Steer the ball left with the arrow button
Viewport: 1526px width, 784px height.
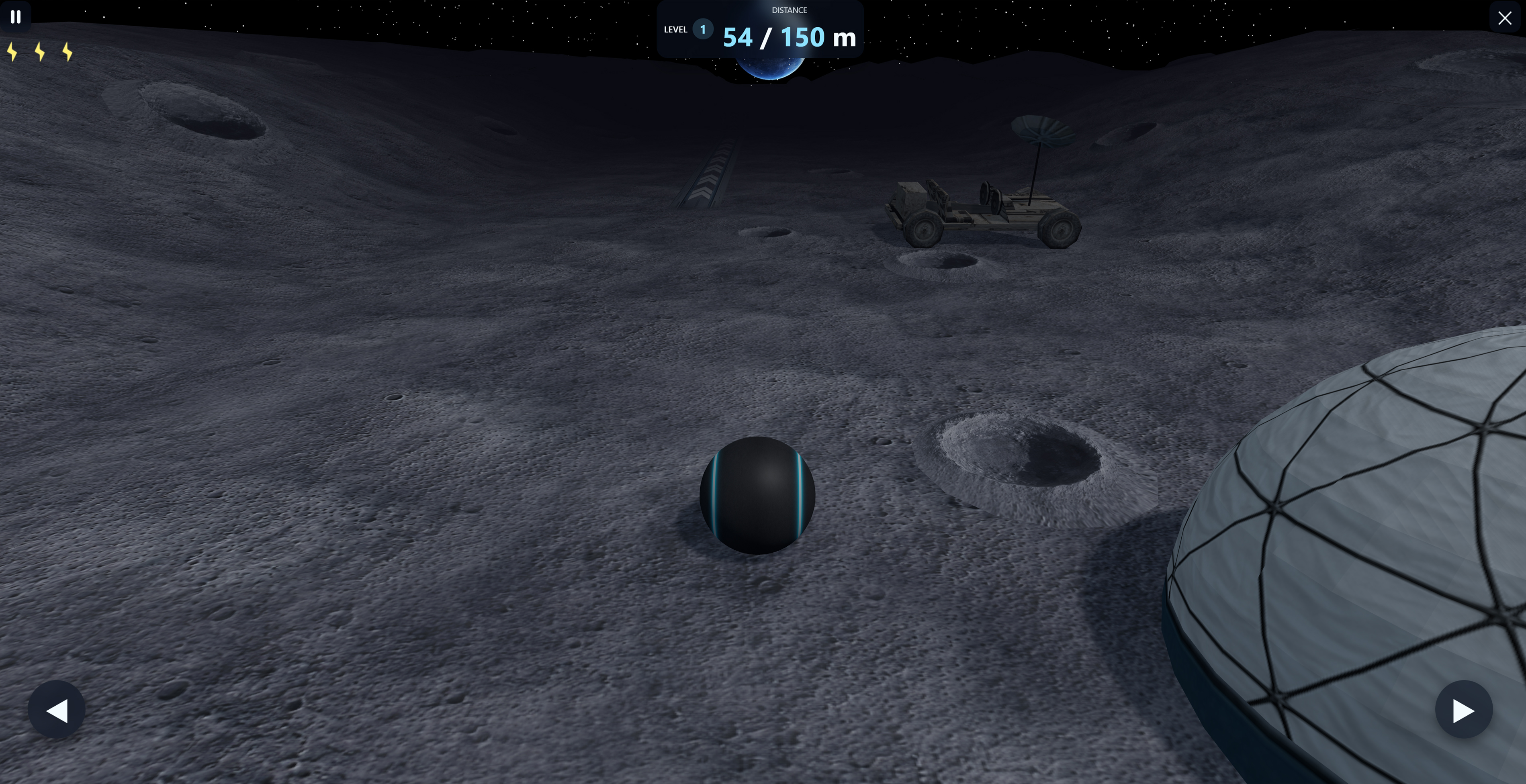pos(57,709)
